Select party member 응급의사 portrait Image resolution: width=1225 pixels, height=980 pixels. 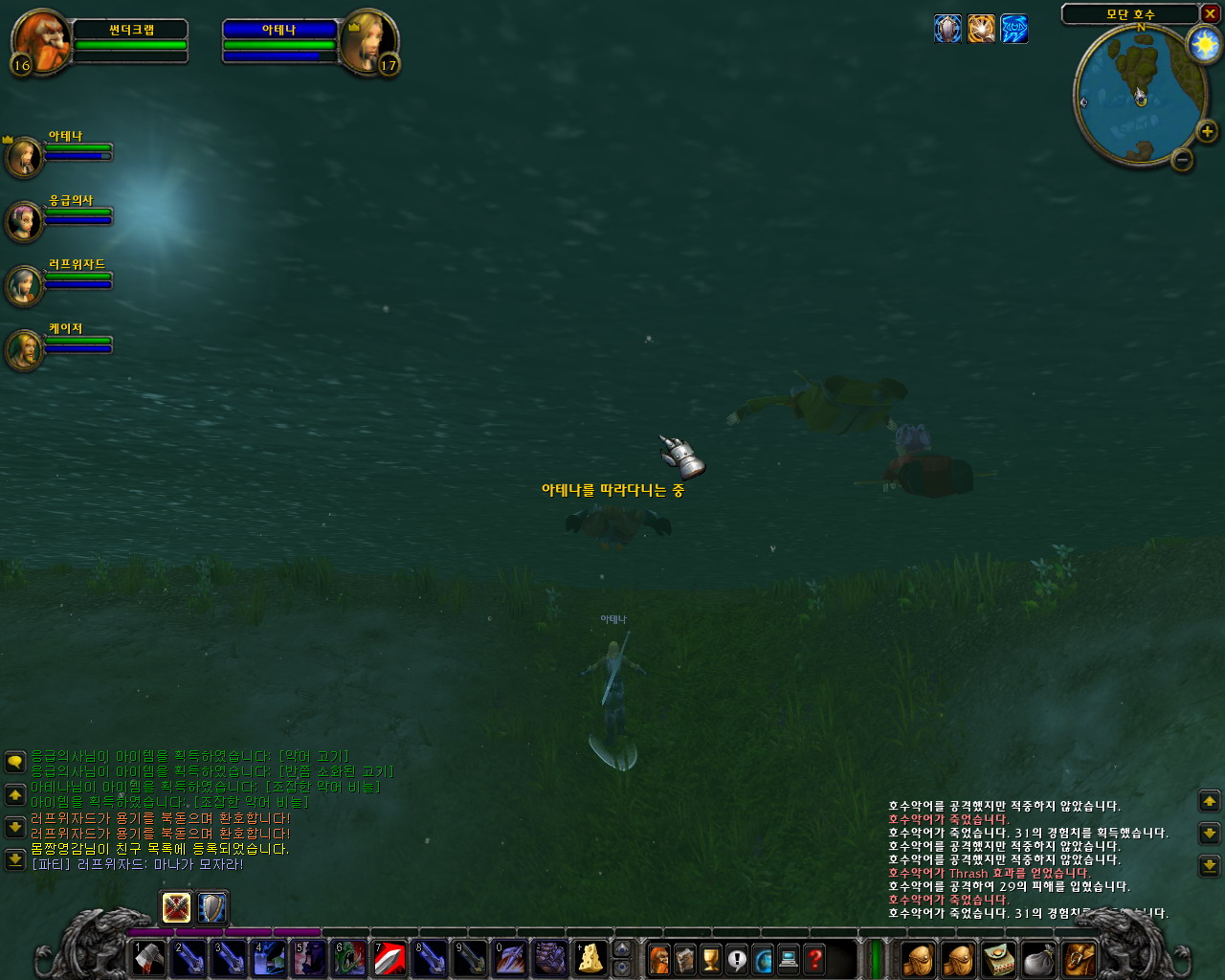(x=23, y=222)
